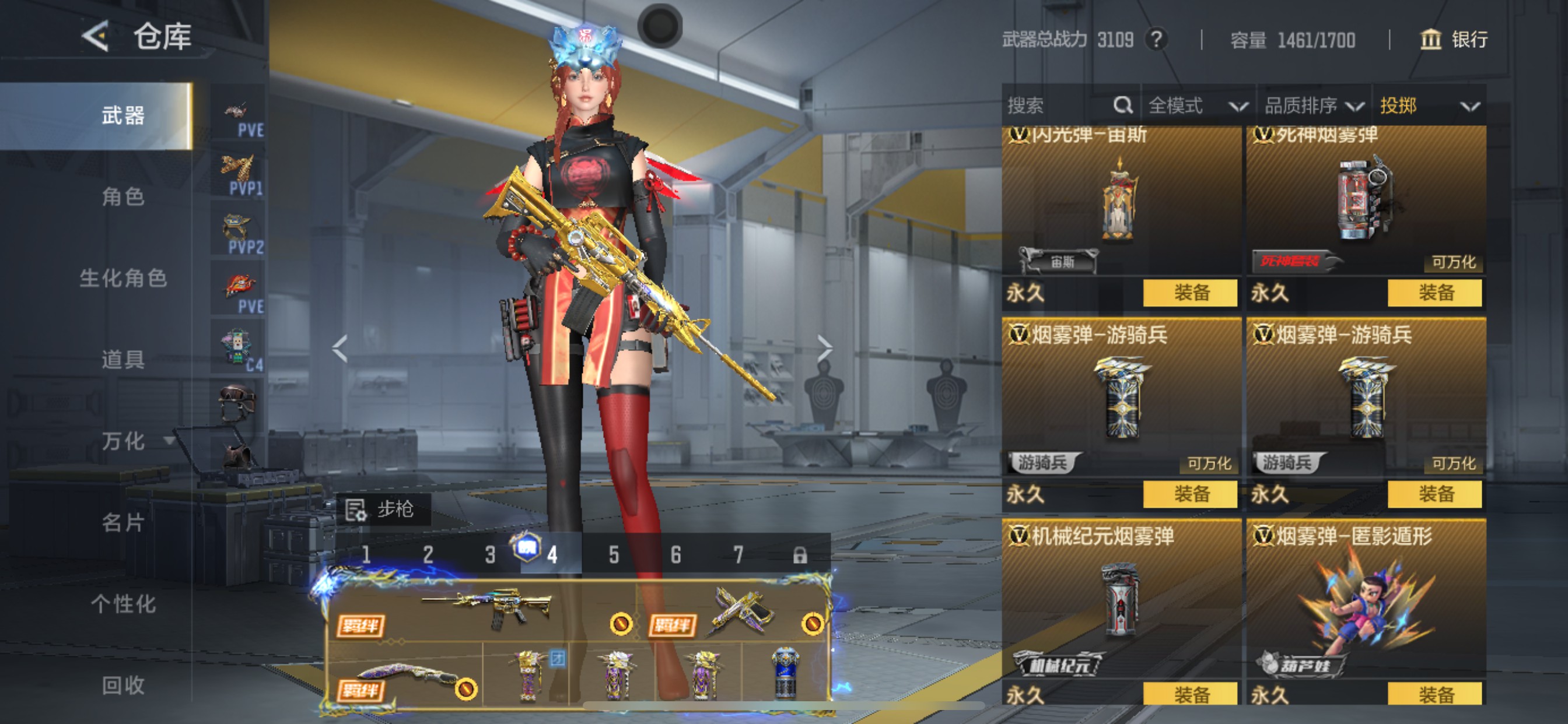
Task: Go back from the 仓库 warehouse screen
Action: pyautogui.click(x=96, y=37)
